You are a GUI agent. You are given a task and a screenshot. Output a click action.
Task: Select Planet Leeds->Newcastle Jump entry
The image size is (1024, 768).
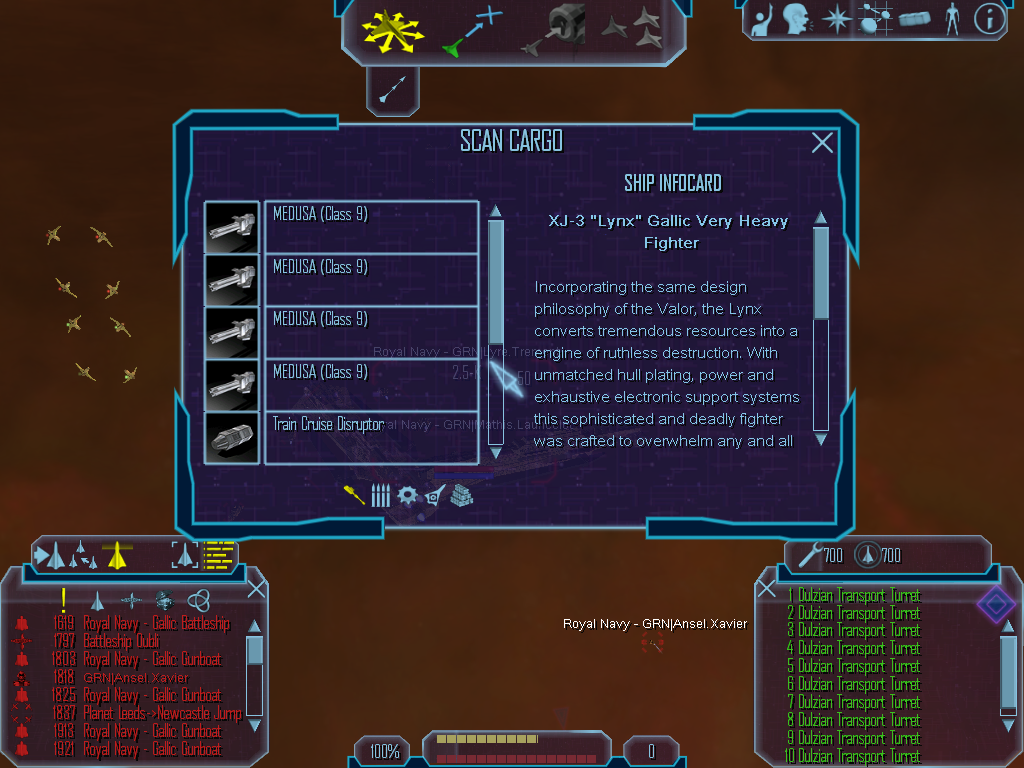(x=162, y=713)
